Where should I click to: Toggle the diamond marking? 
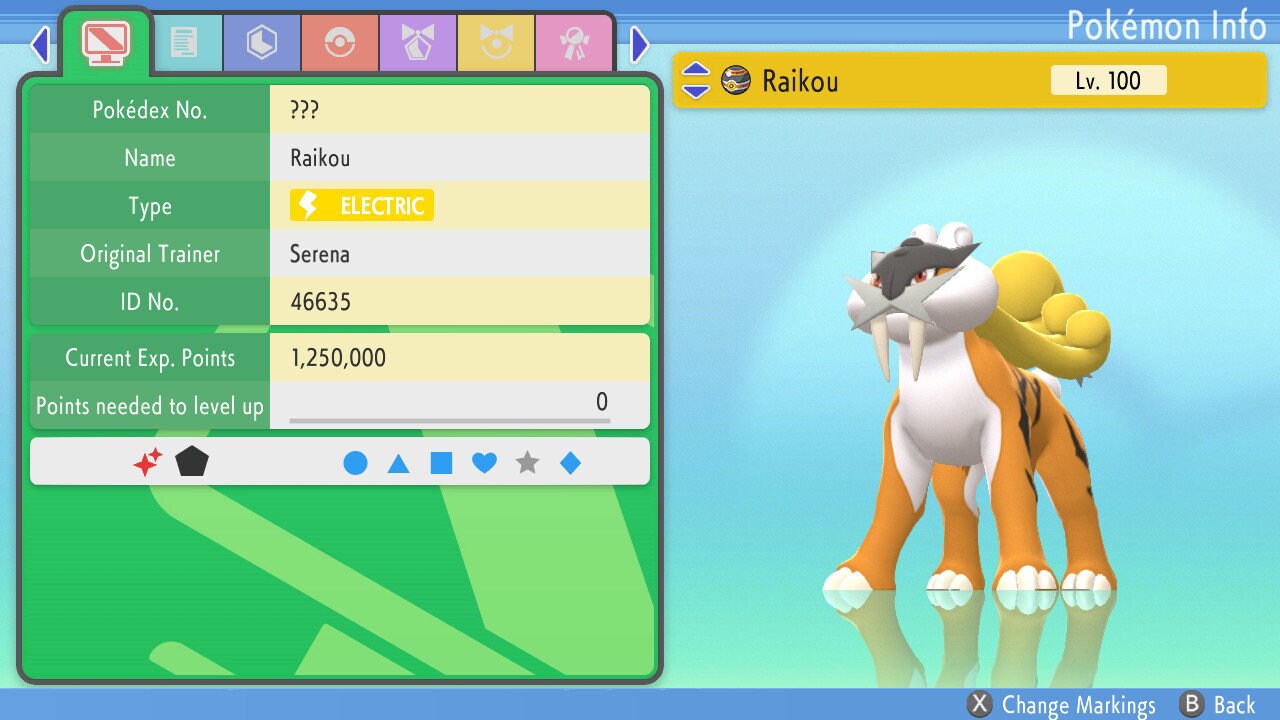(570, 463)
